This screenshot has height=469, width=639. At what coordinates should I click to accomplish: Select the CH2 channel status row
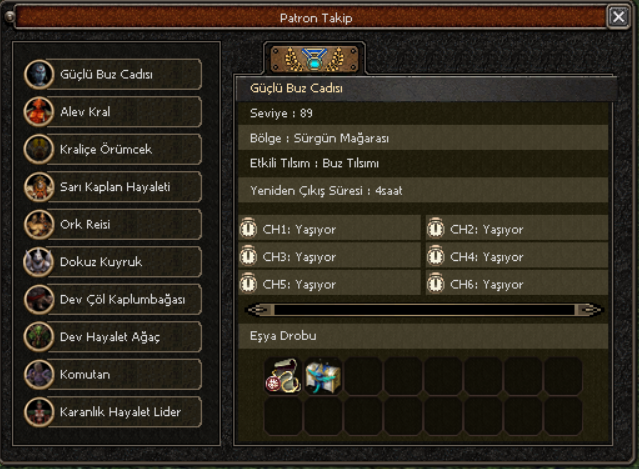[x=517, y=229]
